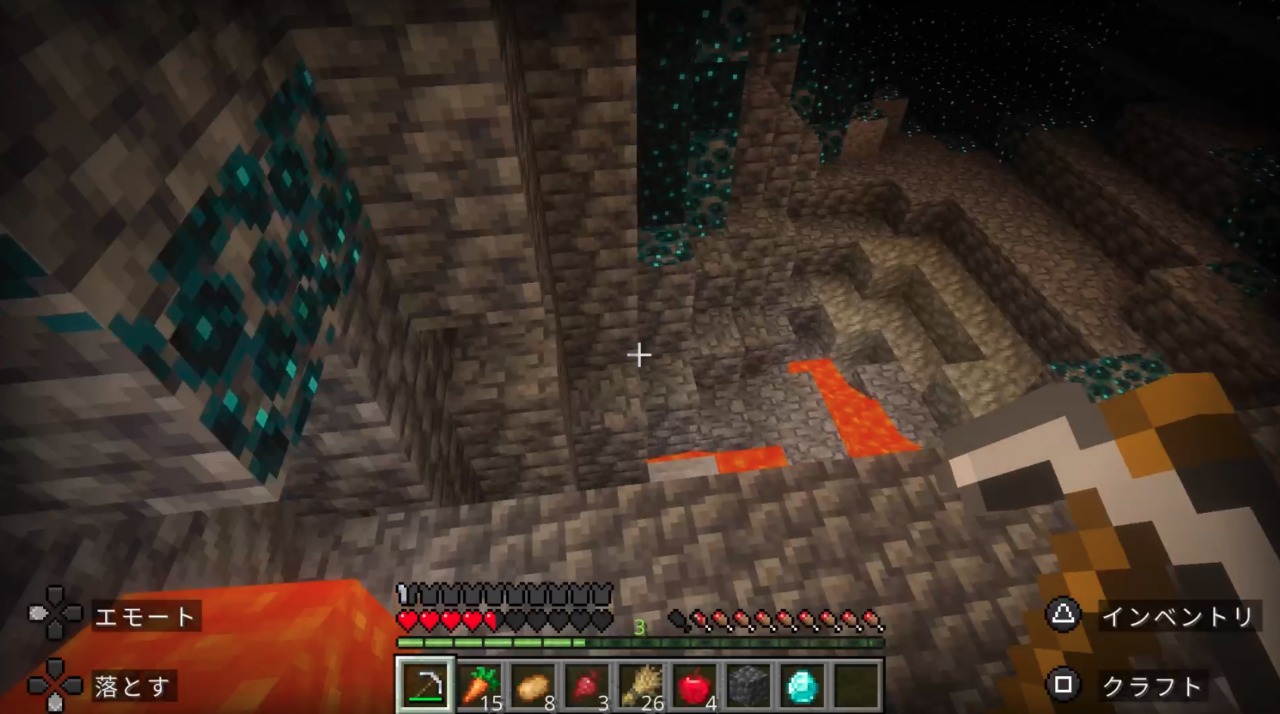1280x714 pixels.
Task: Switch to the beetroot hotbar slot
Action: (x=587, y=685)
